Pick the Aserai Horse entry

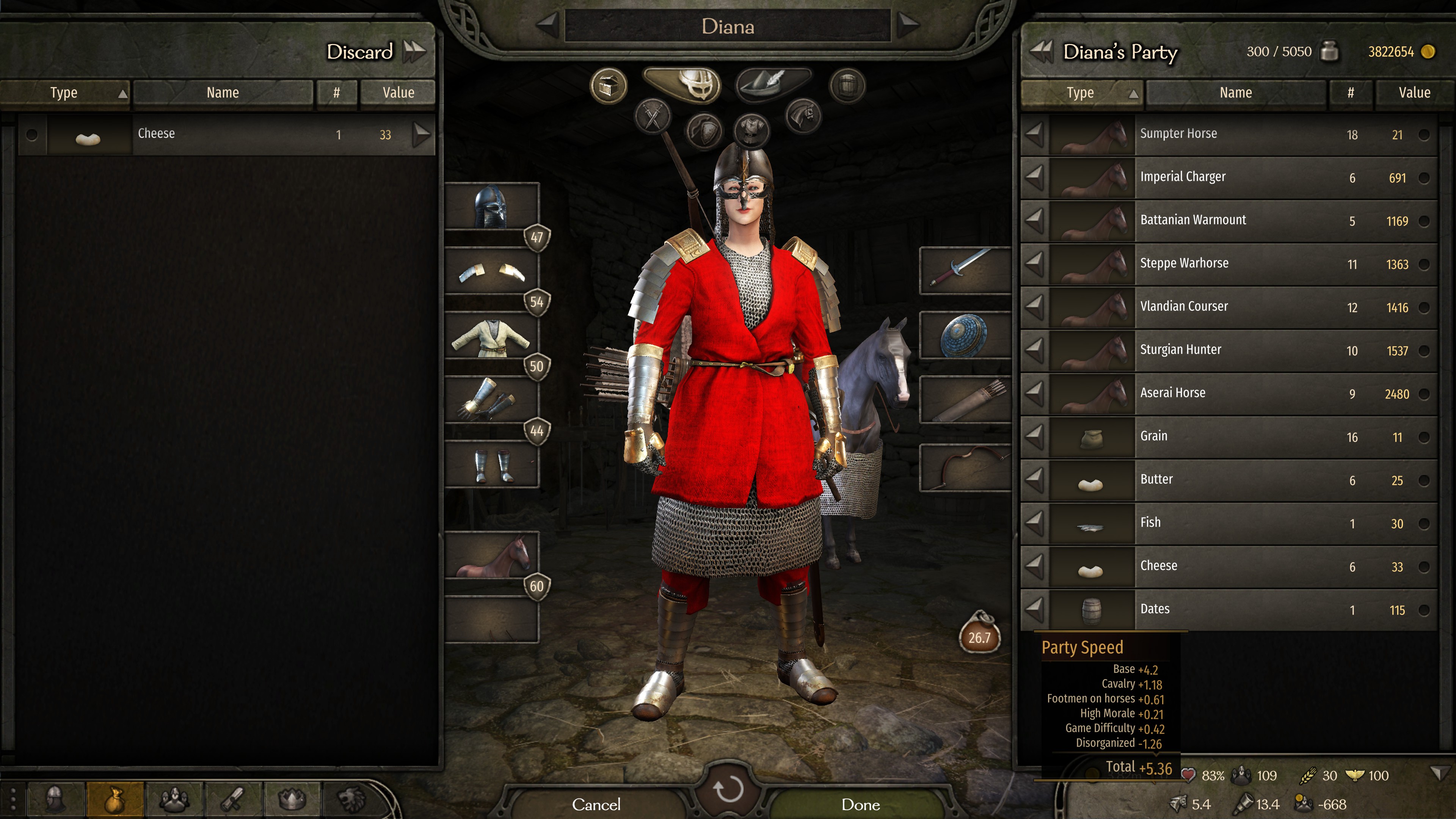(1232, 394)
